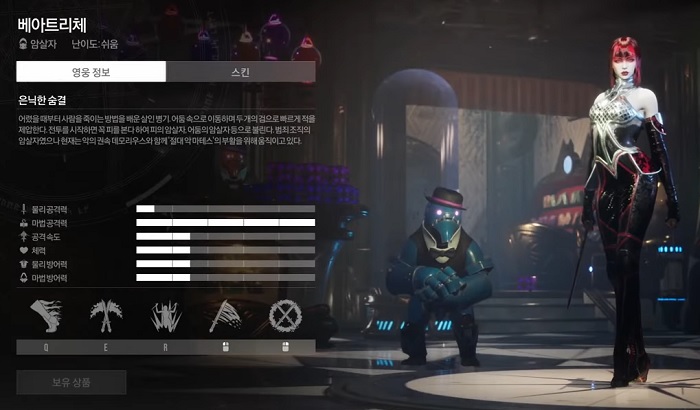Open the 스킨 tab

[240, 72]
